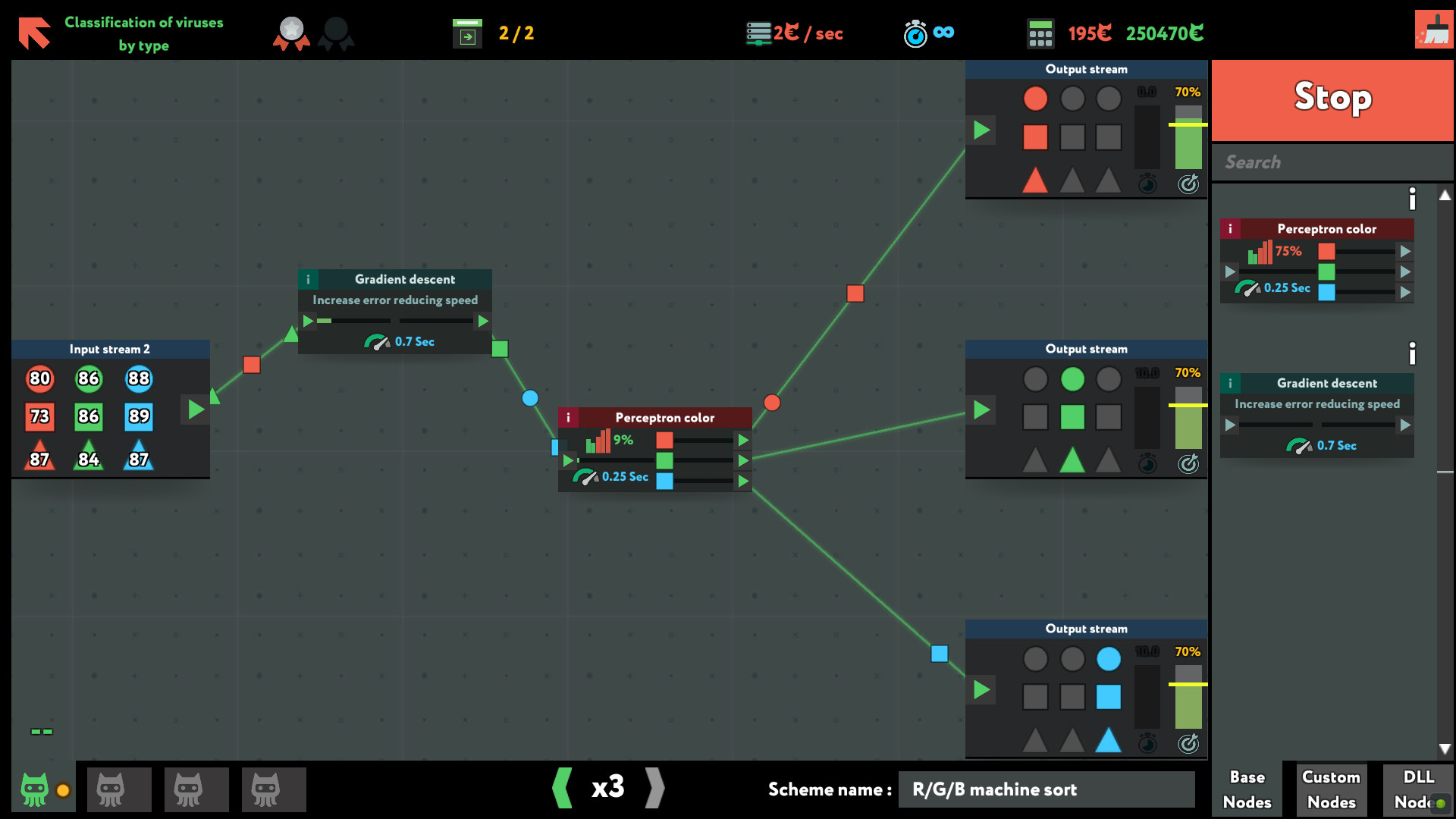Toggle play on the top Output stream
This screenshot has width=1456, height=819.
pyautogui.click(x=981, y=130)
